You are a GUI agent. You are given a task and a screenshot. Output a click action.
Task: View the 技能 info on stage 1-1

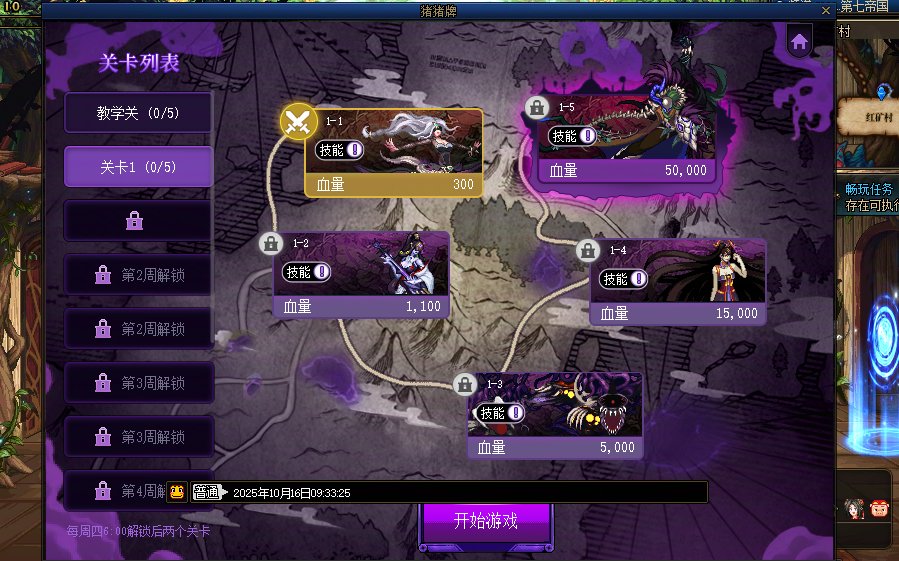(x=339, y=150)
